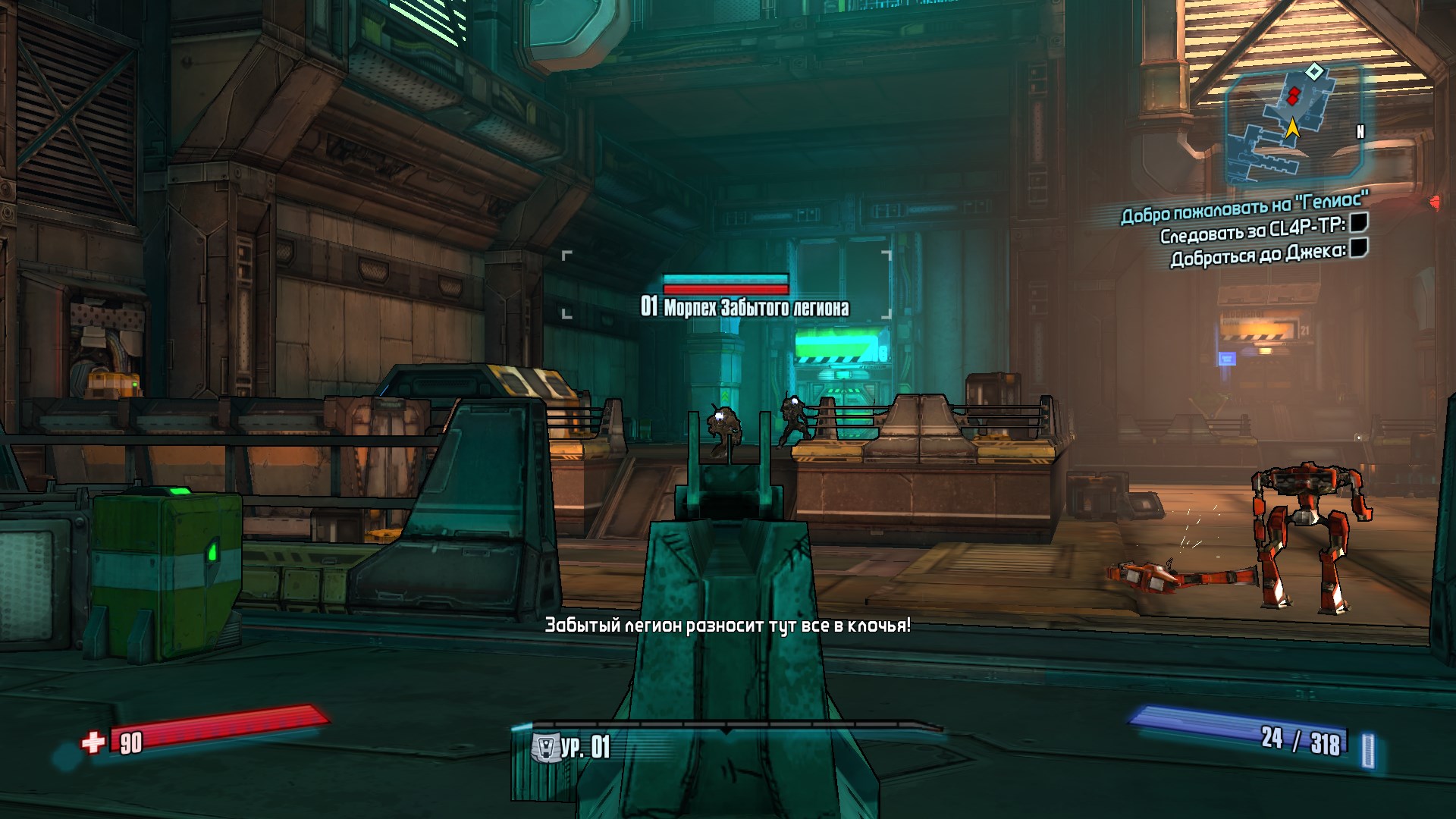1456x819 pixels.
Task: Select the red enemy markers on the minimap
Action: point(1293,96)
